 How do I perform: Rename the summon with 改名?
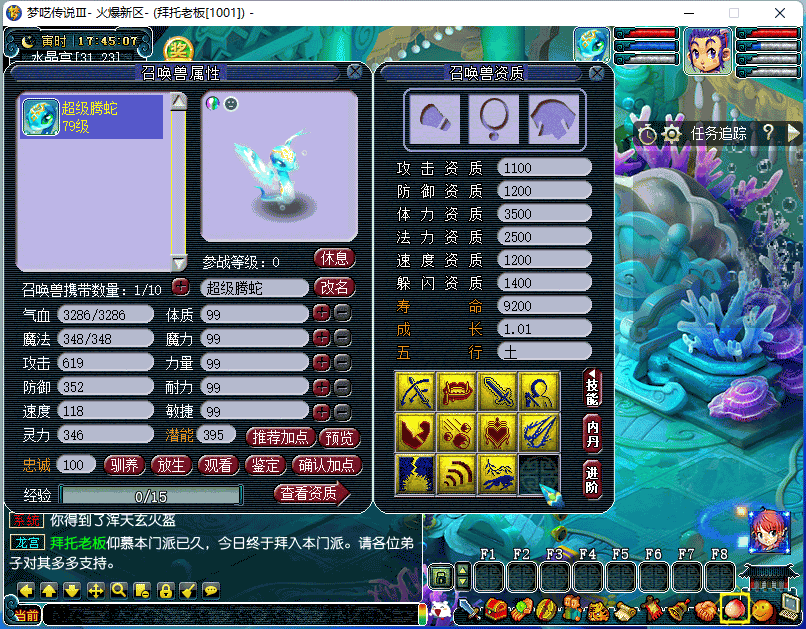pyautogui.click(x=335, y=288)
